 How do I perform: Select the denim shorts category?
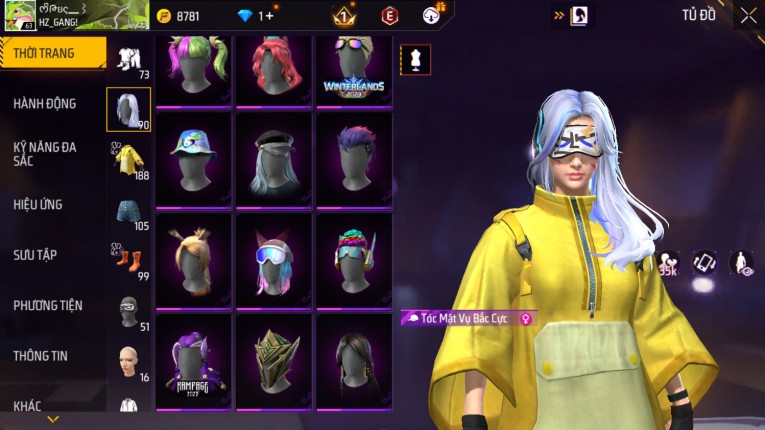[x=129, y=211]
